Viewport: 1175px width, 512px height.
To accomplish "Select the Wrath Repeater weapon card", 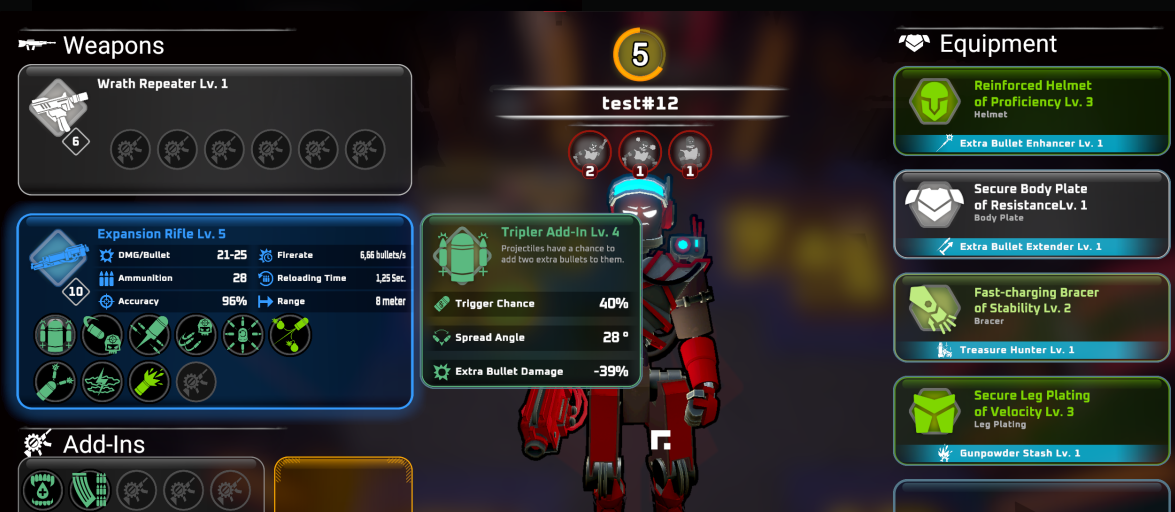I will [x=214, y=129].
